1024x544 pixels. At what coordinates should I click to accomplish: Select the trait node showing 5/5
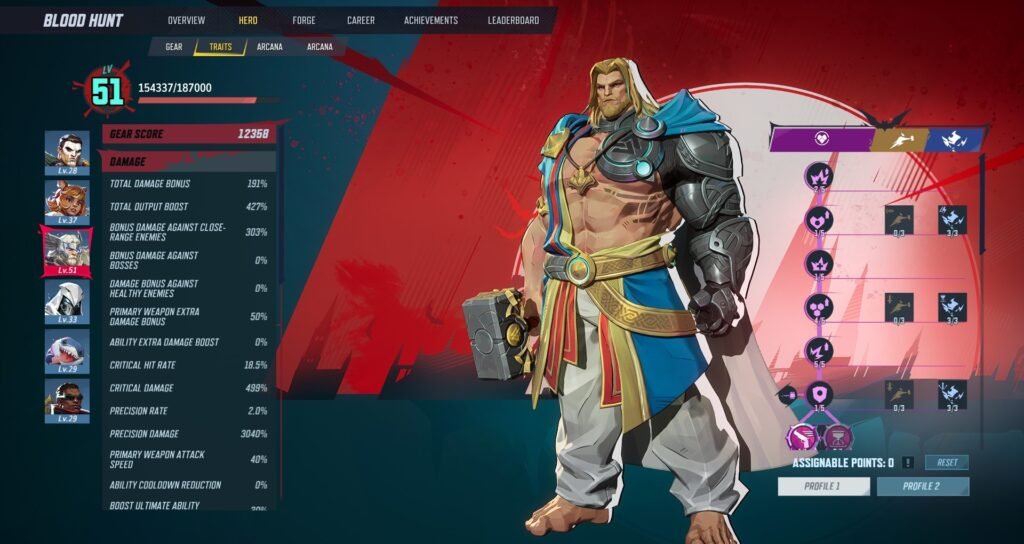tap(819, 350)
